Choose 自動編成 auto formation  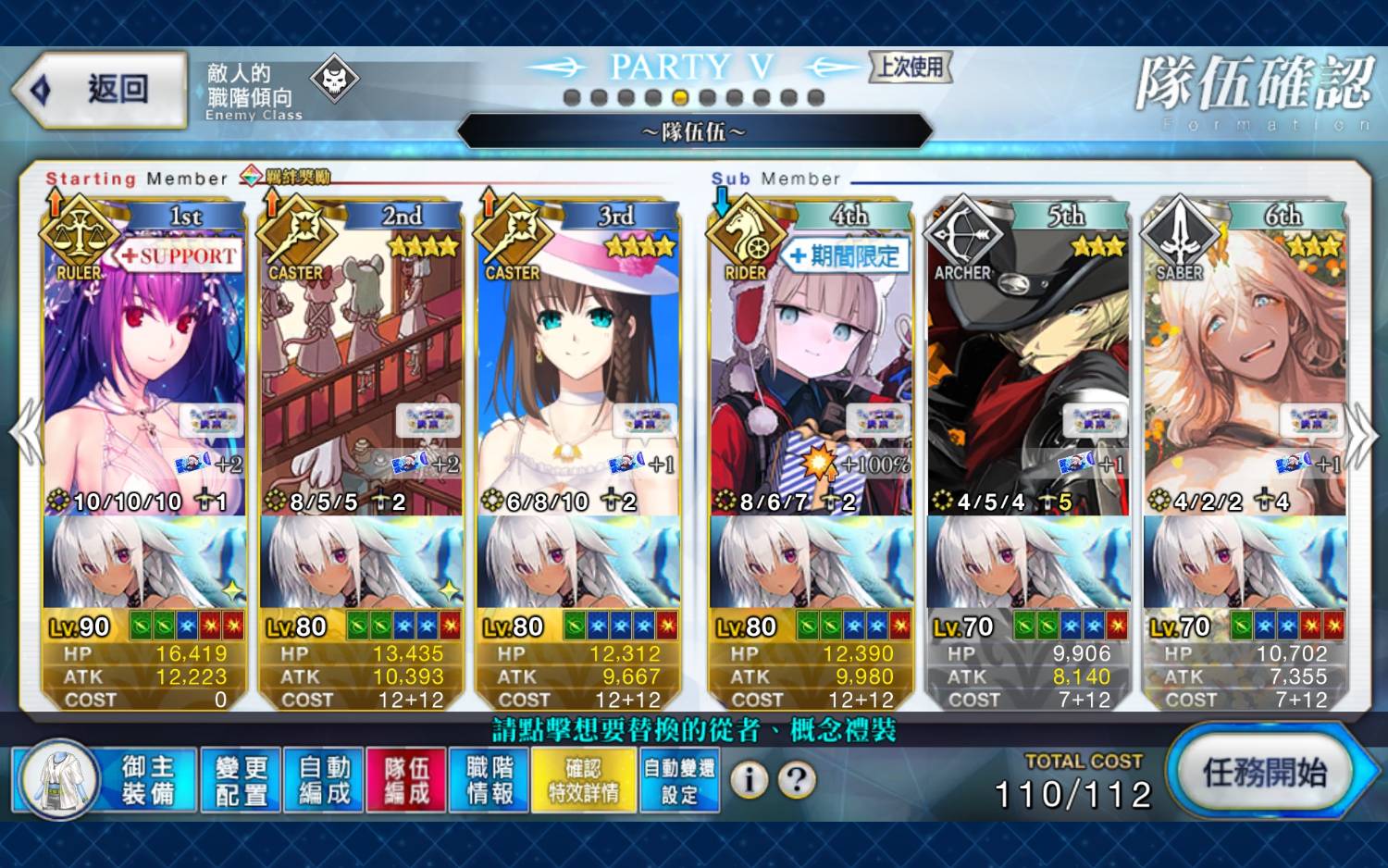pos(324,780)
